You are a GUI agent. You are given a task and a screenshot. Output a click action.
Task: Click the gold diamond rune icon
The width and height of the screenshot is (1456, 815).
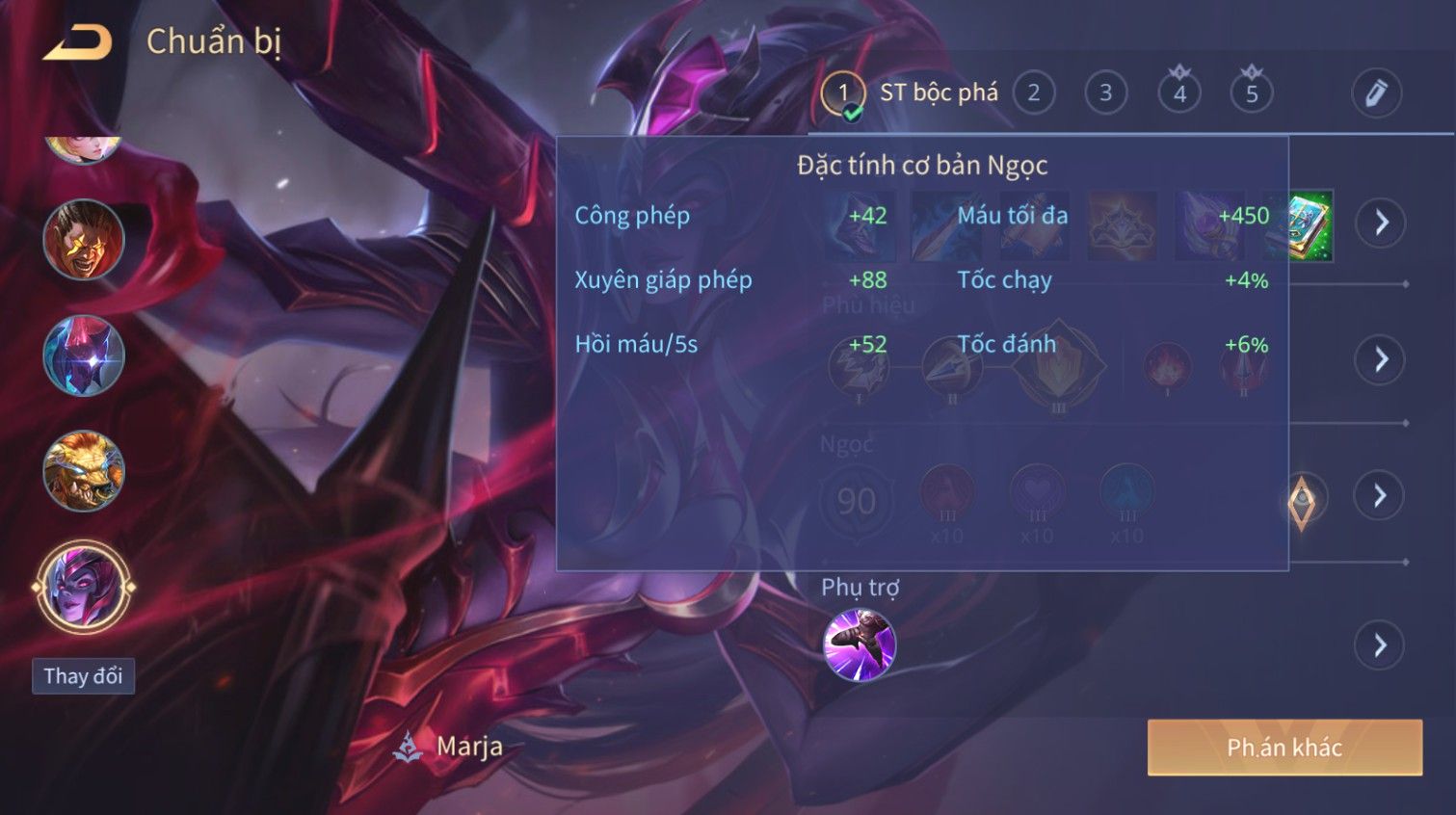coord(1302,500)
